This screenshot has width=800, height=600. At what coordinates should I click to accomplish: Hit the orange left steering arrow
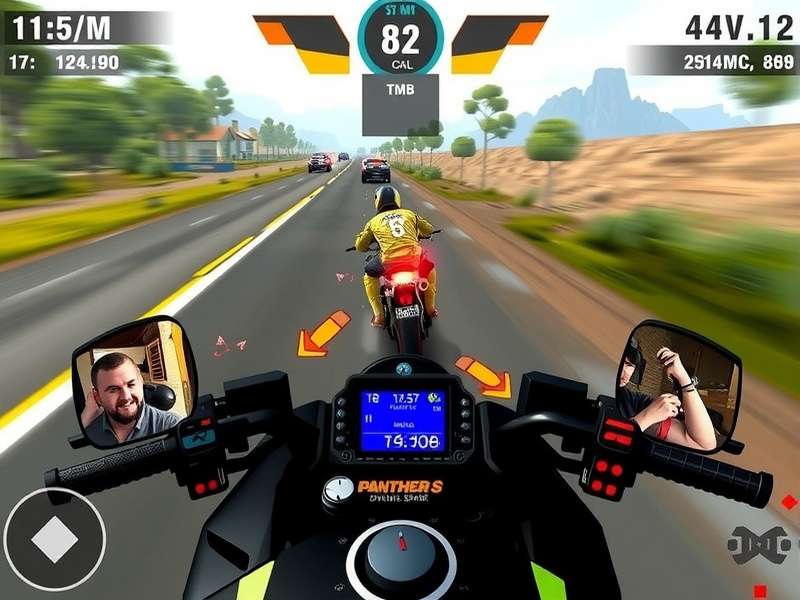tap(323, 334)
